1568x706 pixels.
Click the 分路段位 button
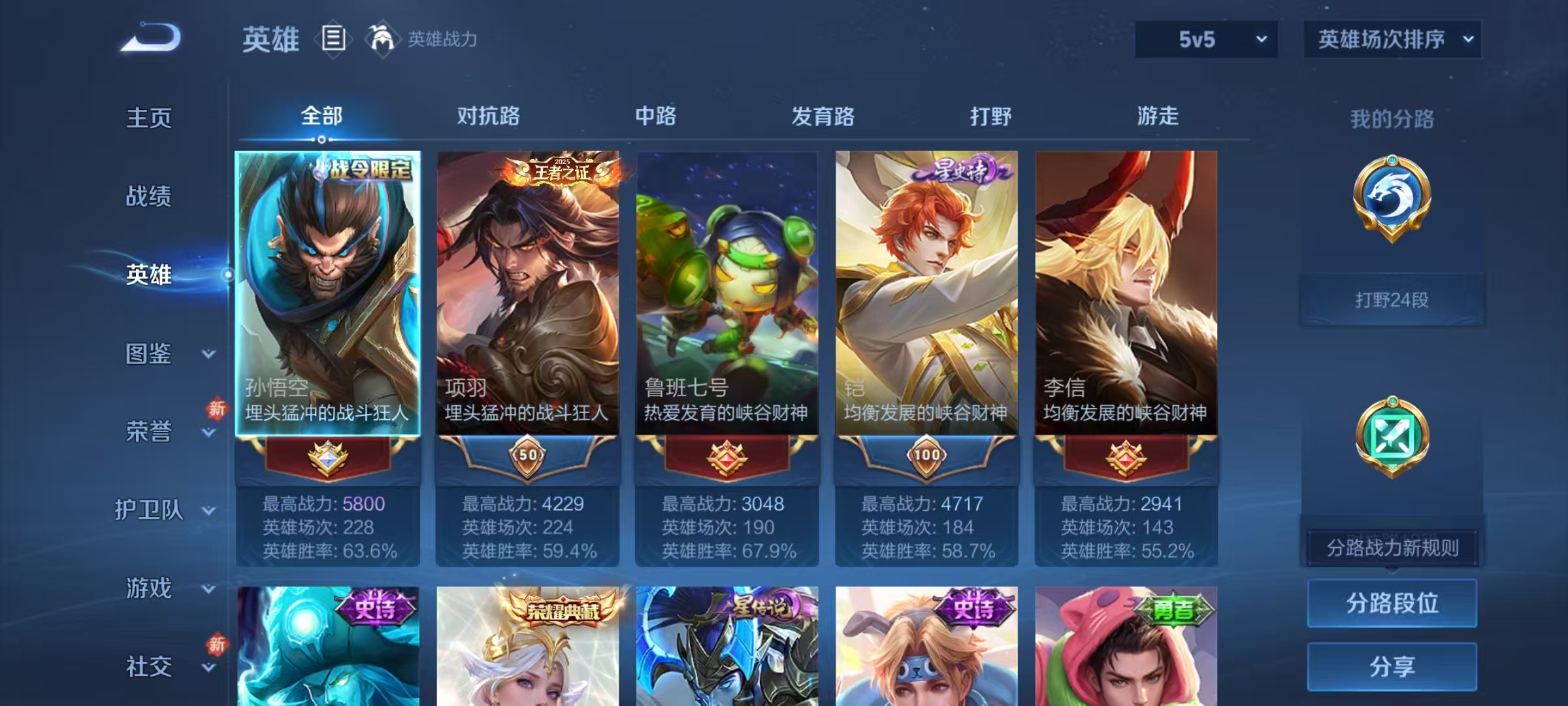(x=1392, y=603)
